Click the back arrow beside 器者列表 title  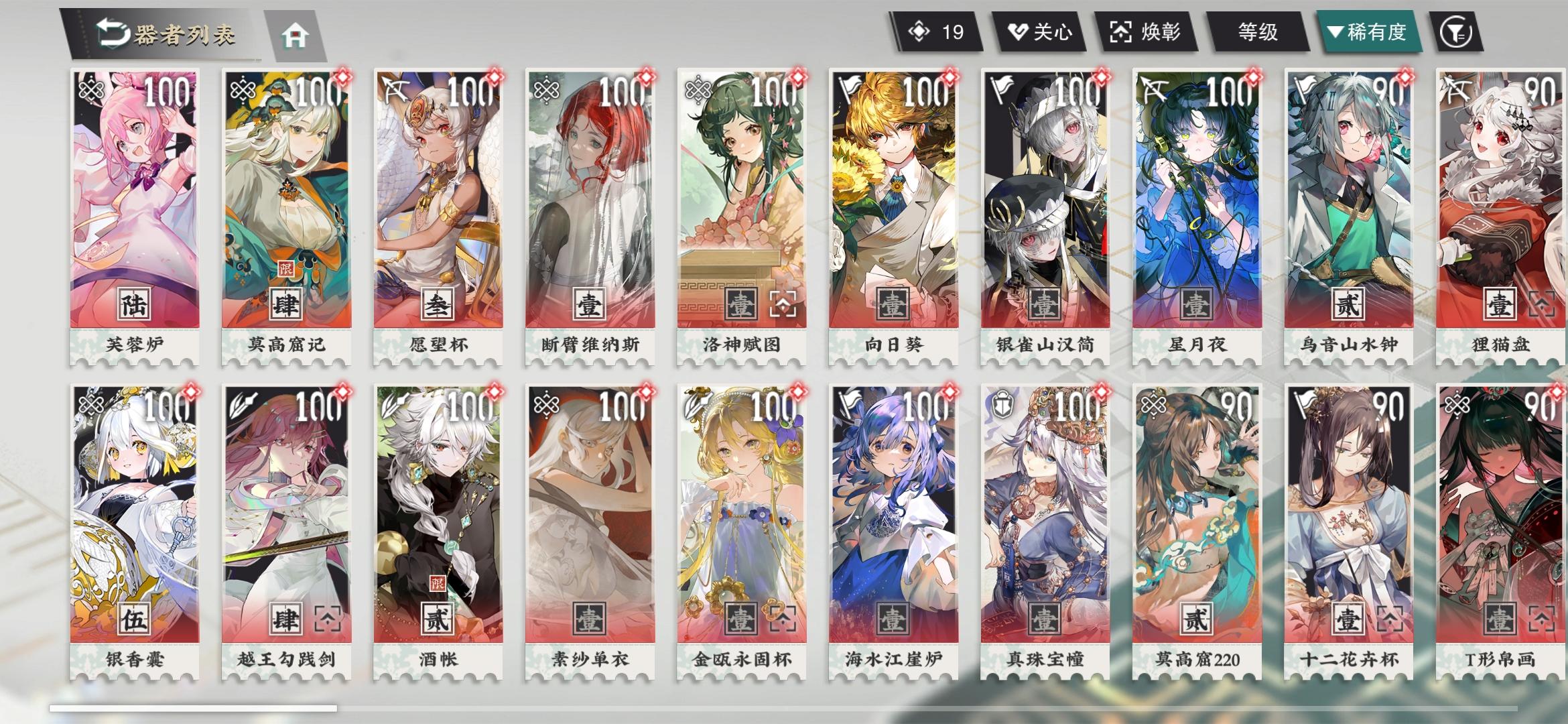(x=111, y=33)
